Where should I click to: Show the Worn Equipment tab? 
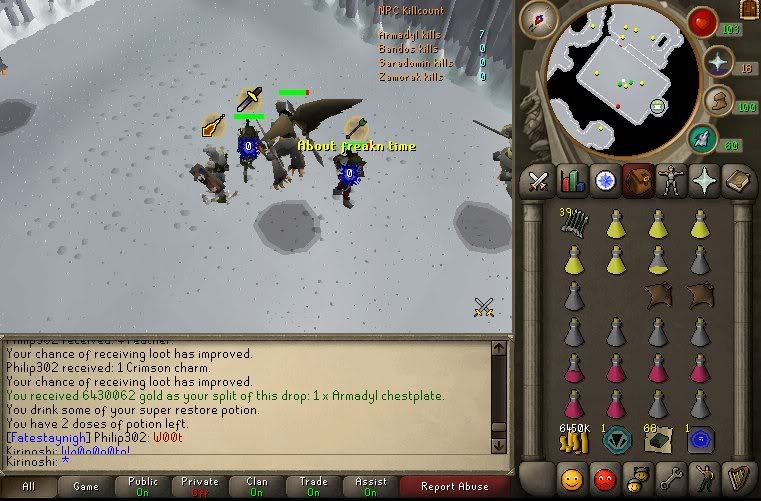click(670, 181)
